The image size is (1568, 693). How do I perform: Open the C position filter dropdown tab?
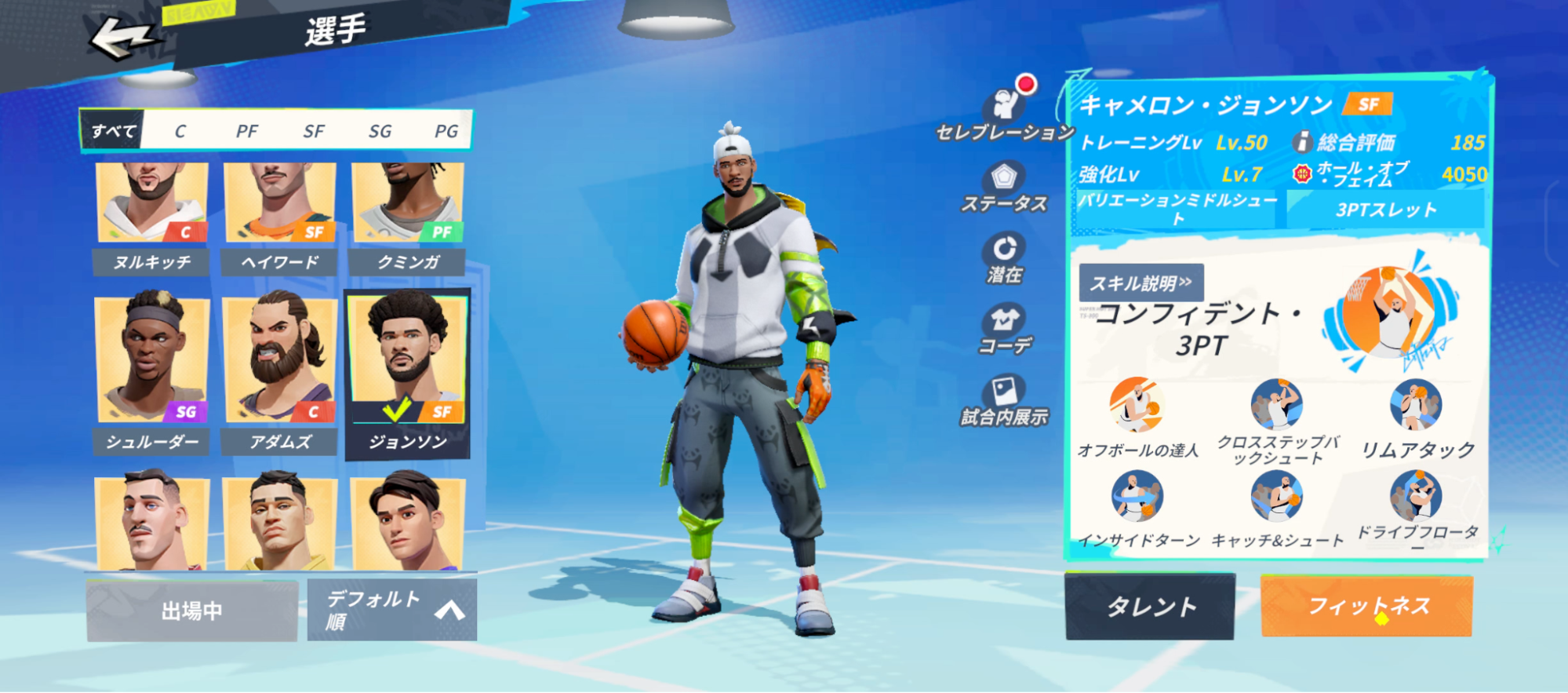click(180, 131)
